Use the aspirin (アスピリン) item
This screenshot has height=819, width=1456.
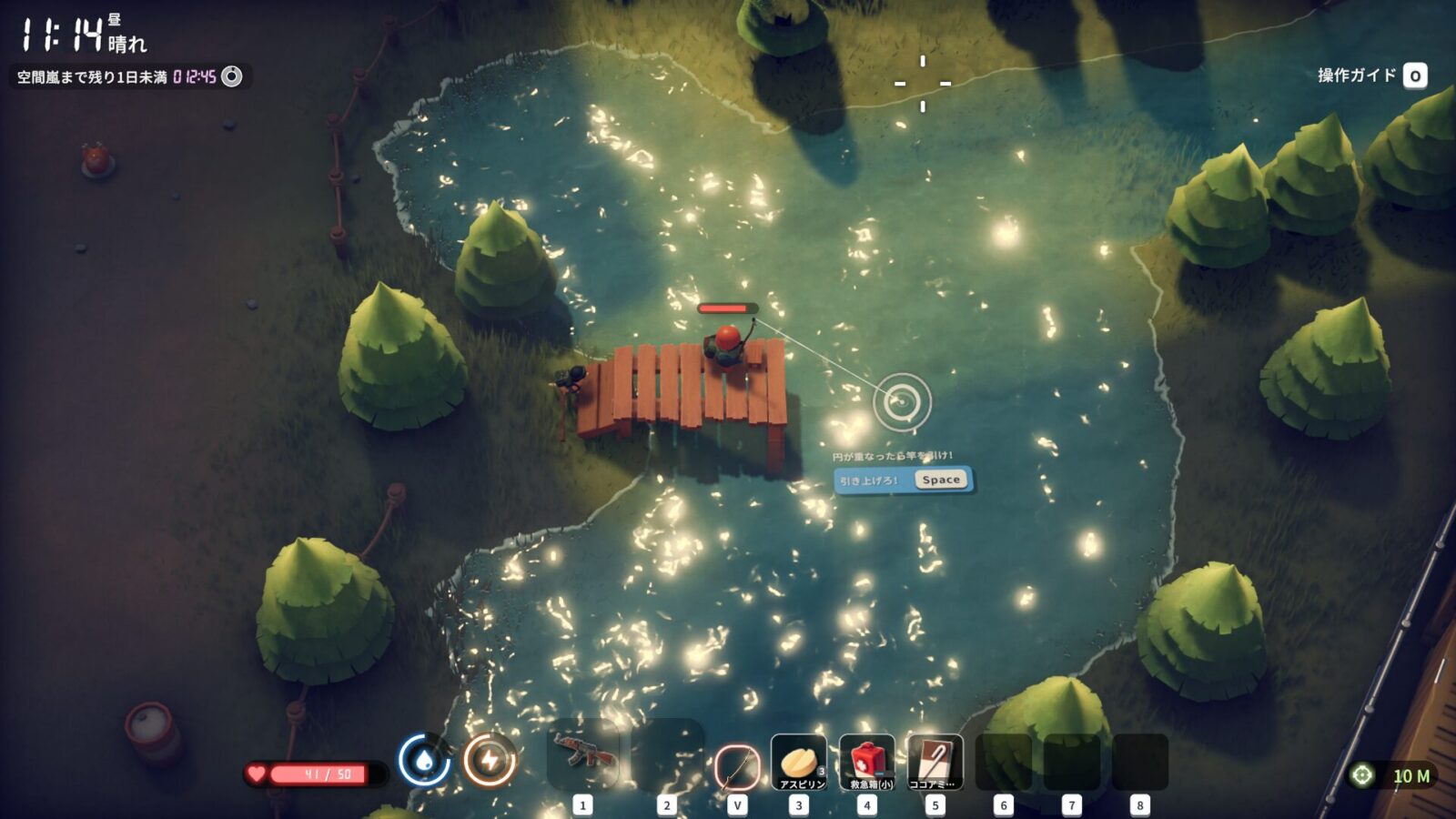pos(799,763)
